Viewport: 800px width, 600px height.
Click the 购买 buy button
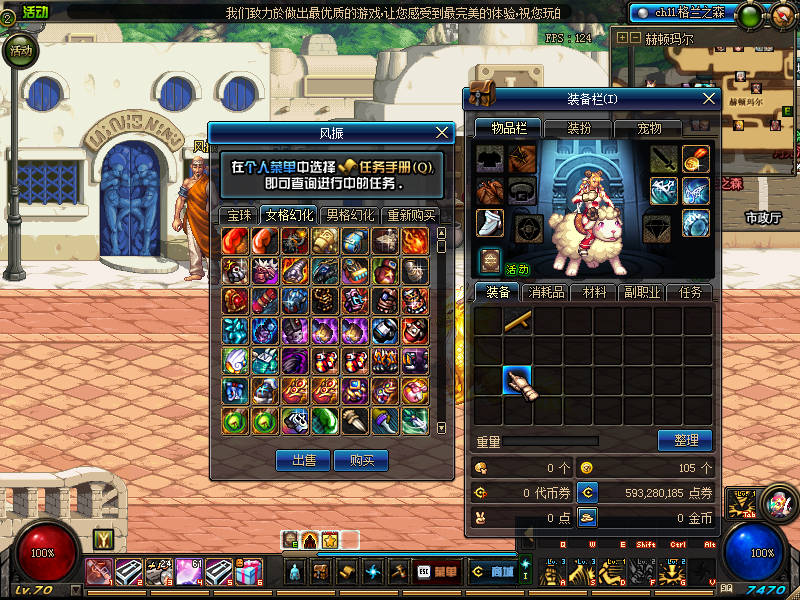click(362, 460)
